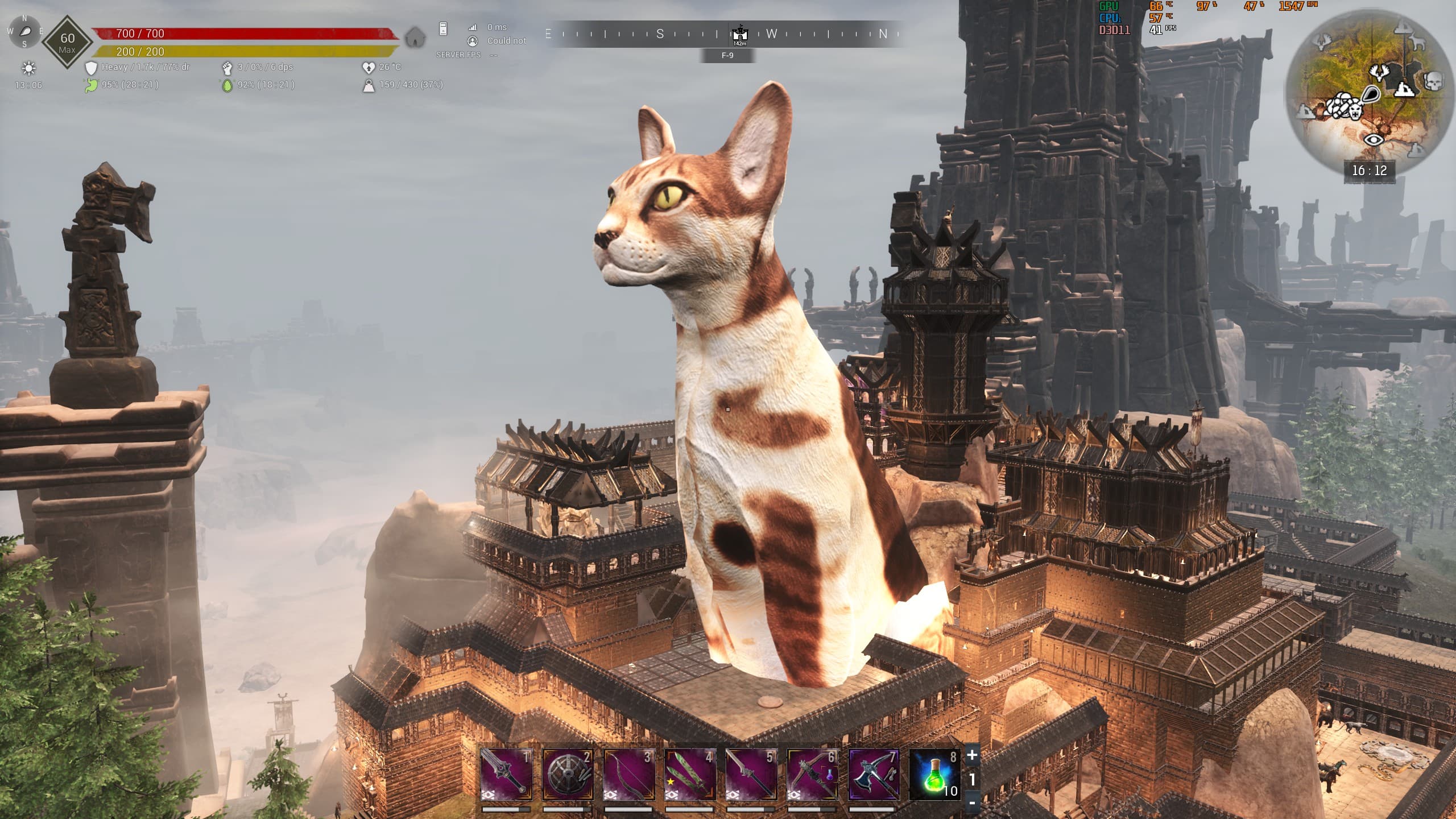
Task: Click the level 60 diamond badge
Action: point(67,42)
